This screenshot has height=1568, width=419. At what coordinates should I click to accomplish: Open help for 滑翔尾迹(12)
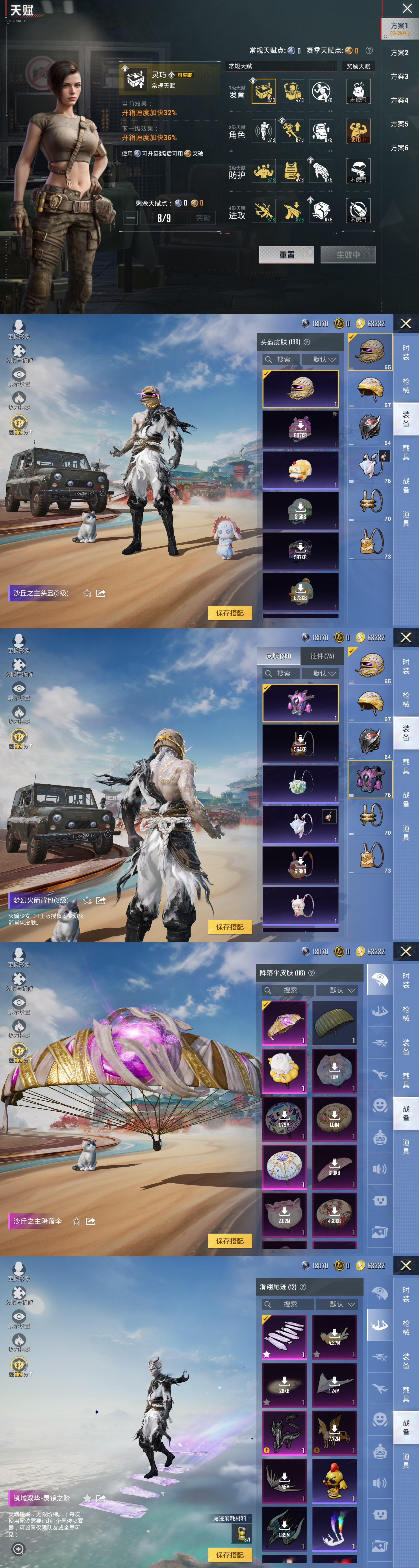click(303, 1287)
